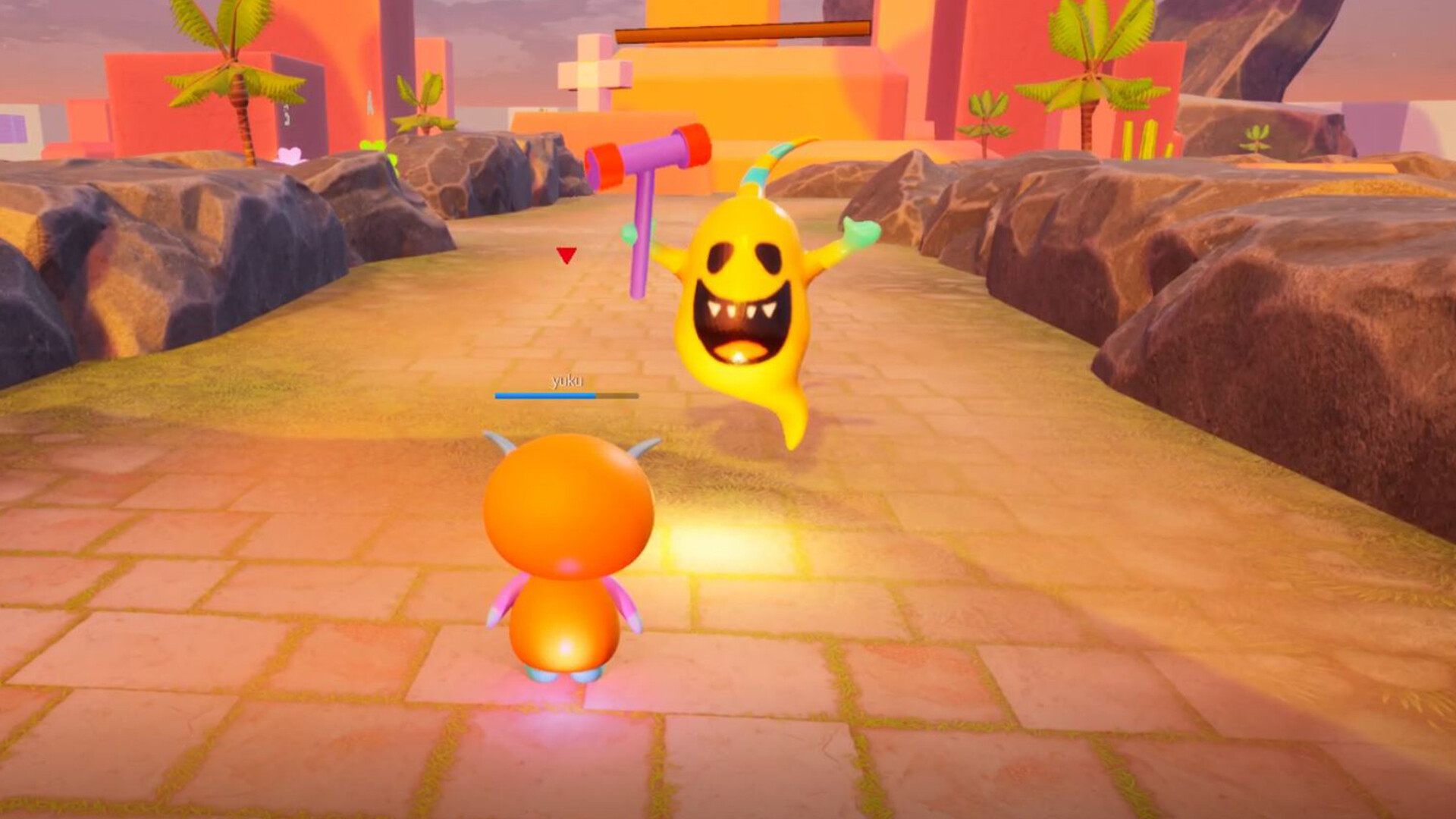Click the ghost's raised green hand
Viewport: 1456px width, 819px height.
(864, 227)
